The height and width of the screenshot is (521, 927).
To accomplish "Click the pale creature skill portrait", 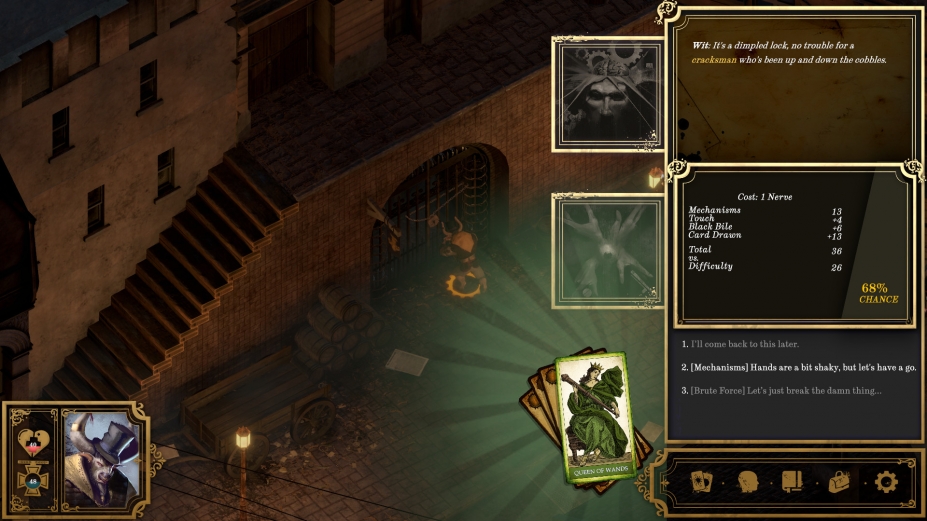I will [x=608, y=250].
